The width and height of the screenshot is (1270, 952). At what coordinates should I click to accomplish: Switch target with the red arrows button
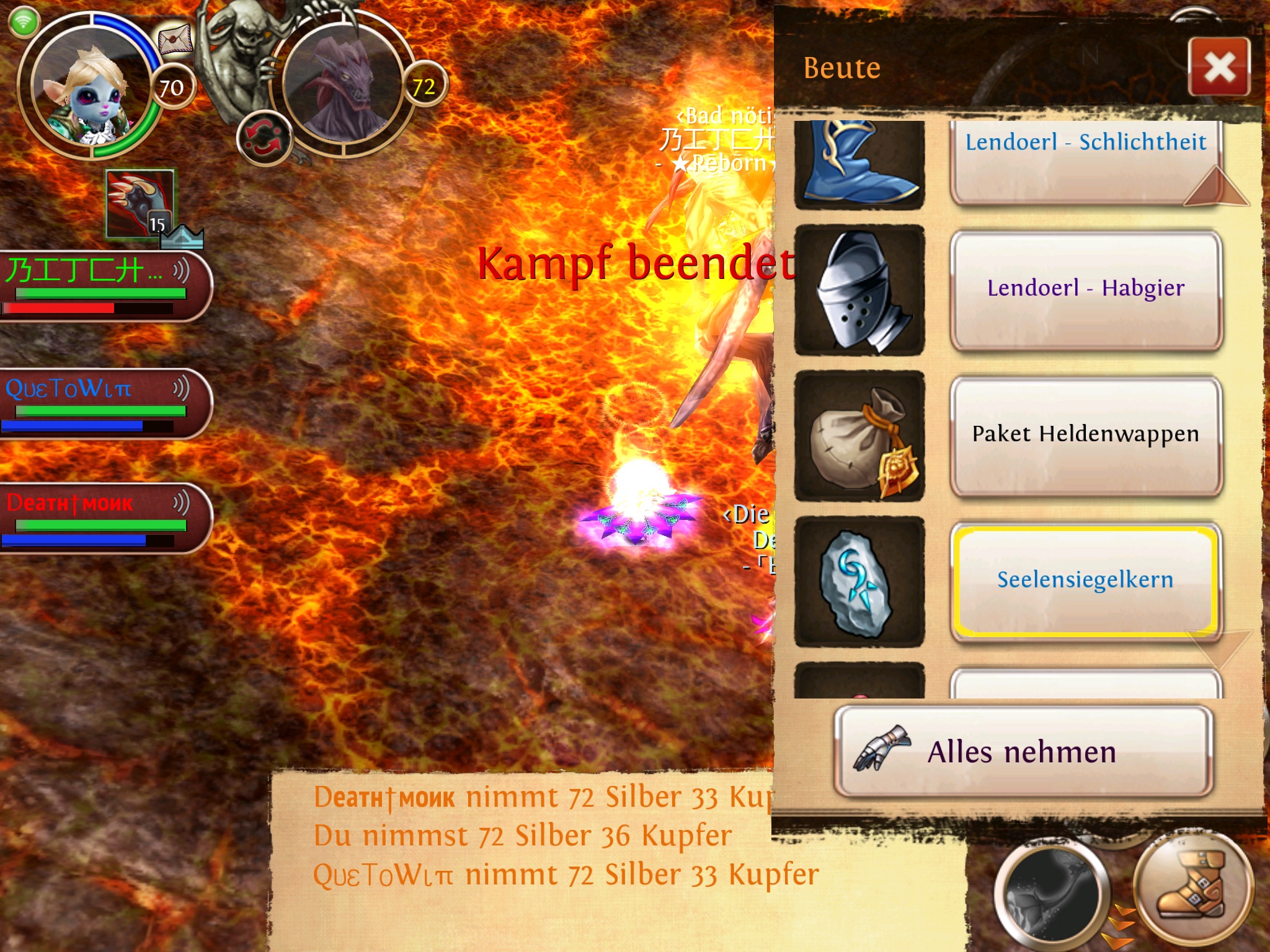264,138
